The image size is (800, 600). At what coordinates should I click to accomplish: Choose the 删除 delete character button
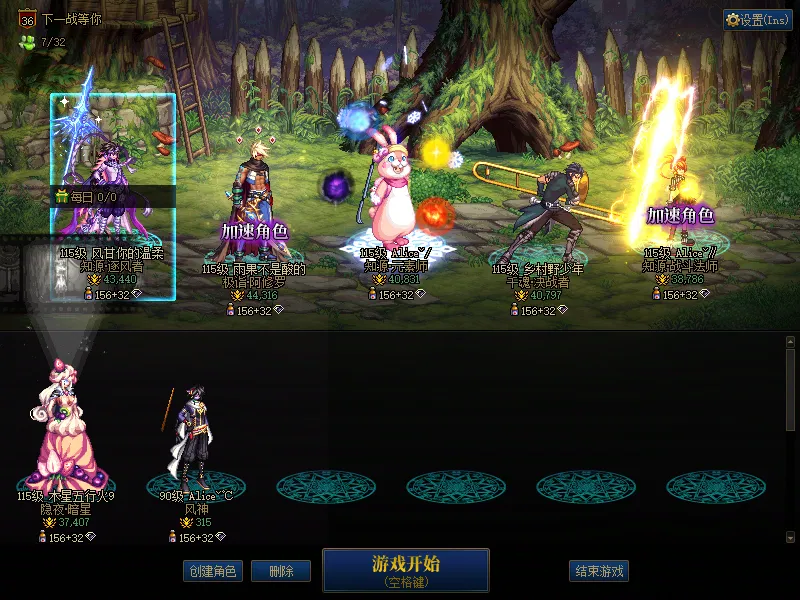(281, 571)
